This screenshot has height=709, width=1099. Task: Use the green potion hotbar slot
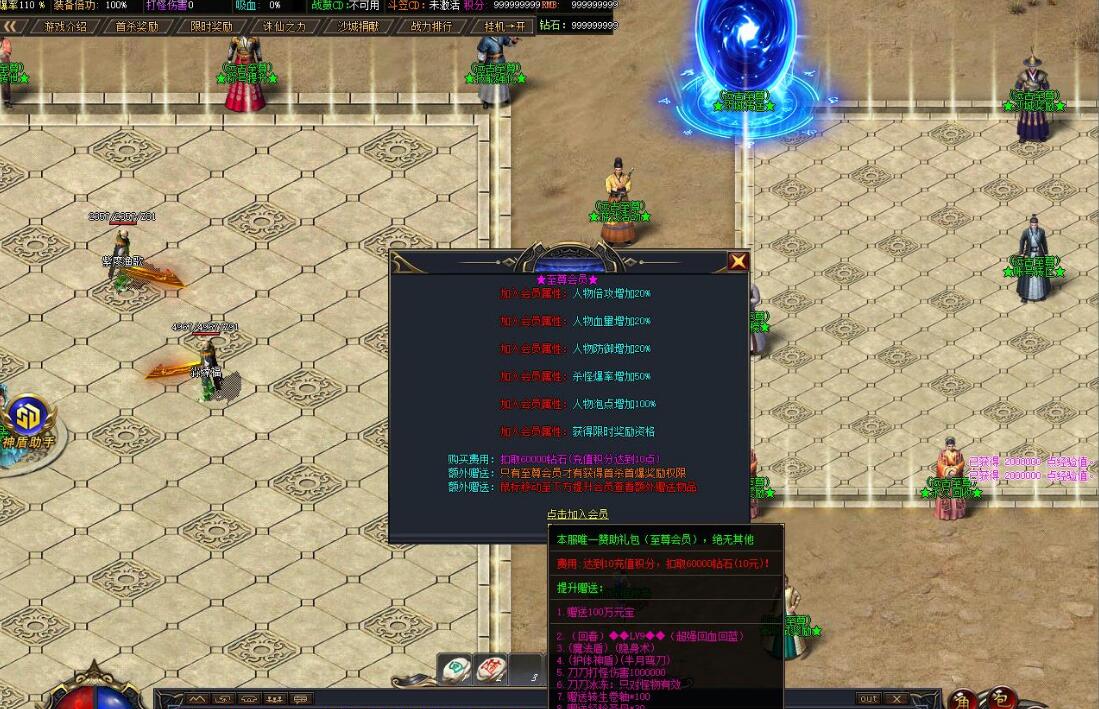pos(455,669)
